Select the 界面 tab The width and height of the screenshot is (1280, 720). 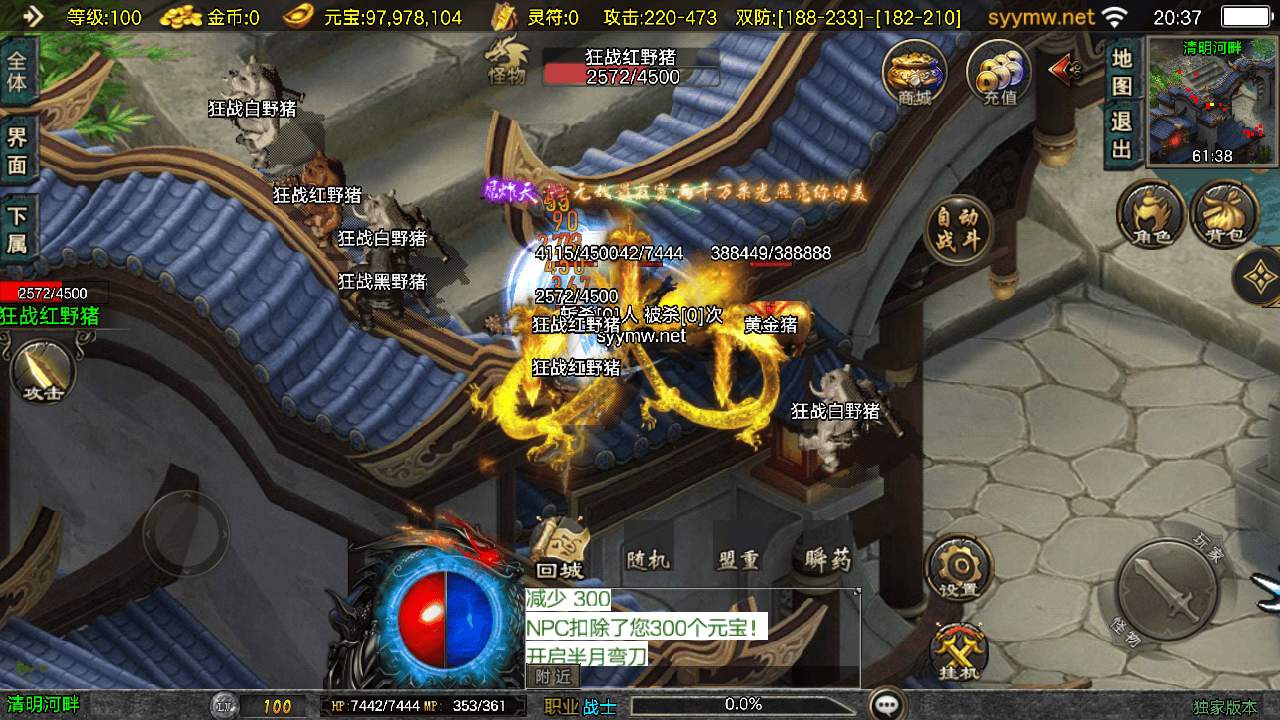(17, 151)
